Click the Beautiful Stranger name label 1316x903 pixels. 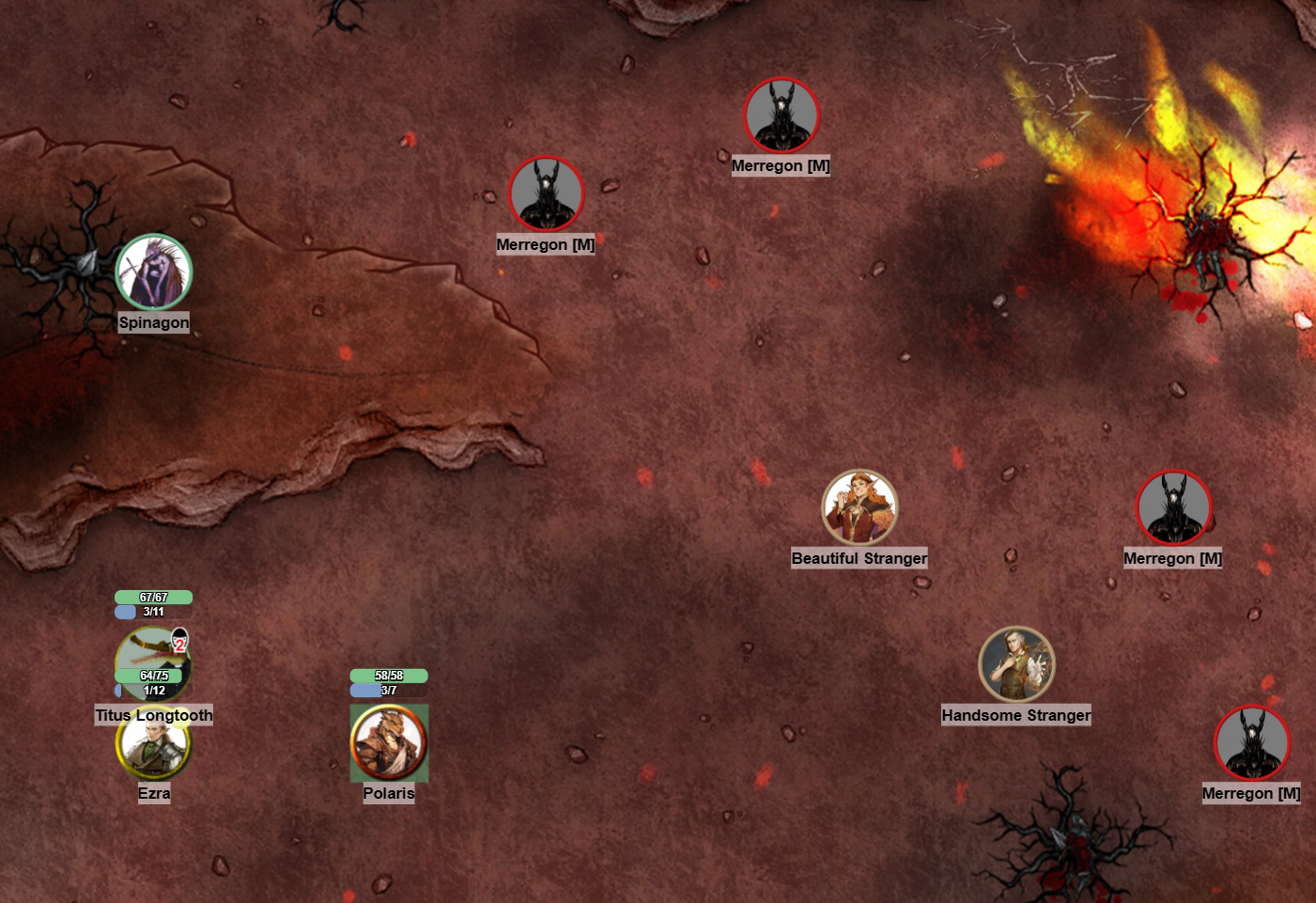[x=859, y=558]
